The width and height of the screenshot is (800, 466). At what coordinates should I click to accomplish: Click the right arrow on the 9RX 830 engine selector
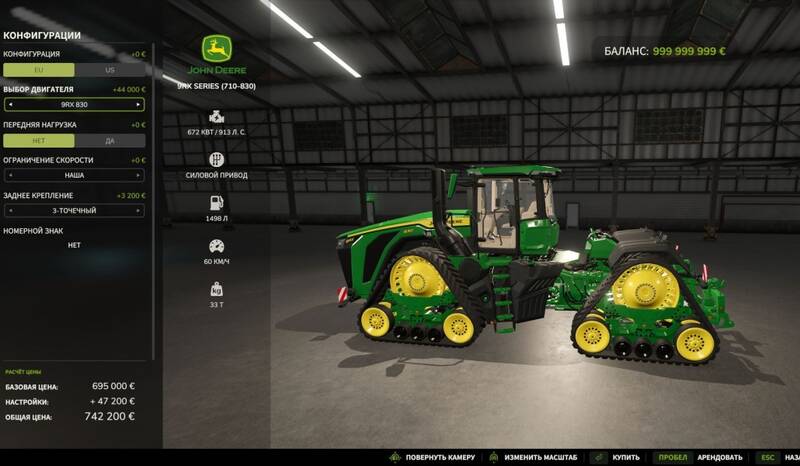[x=139, y=104]
